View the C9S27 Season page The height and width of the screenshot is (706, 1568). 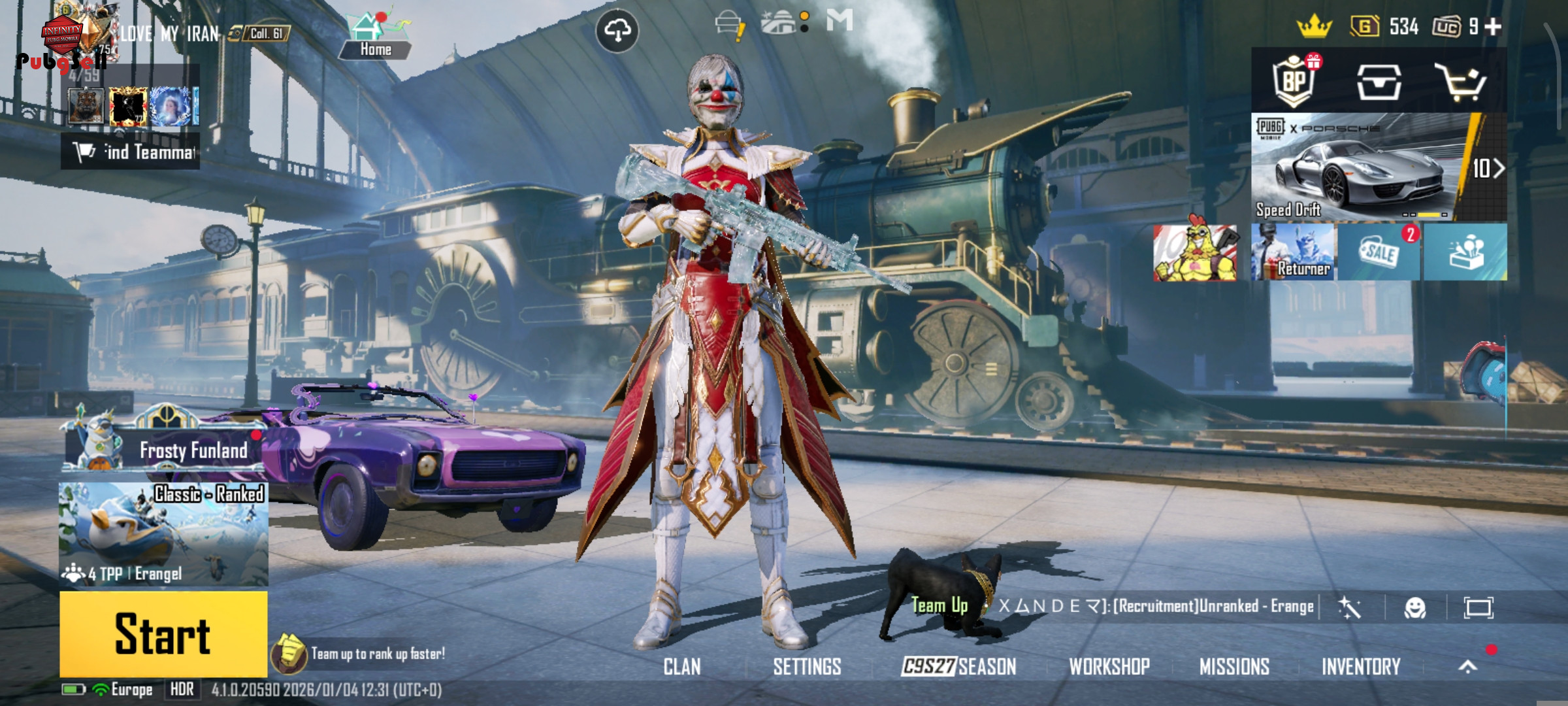(958, 667)
